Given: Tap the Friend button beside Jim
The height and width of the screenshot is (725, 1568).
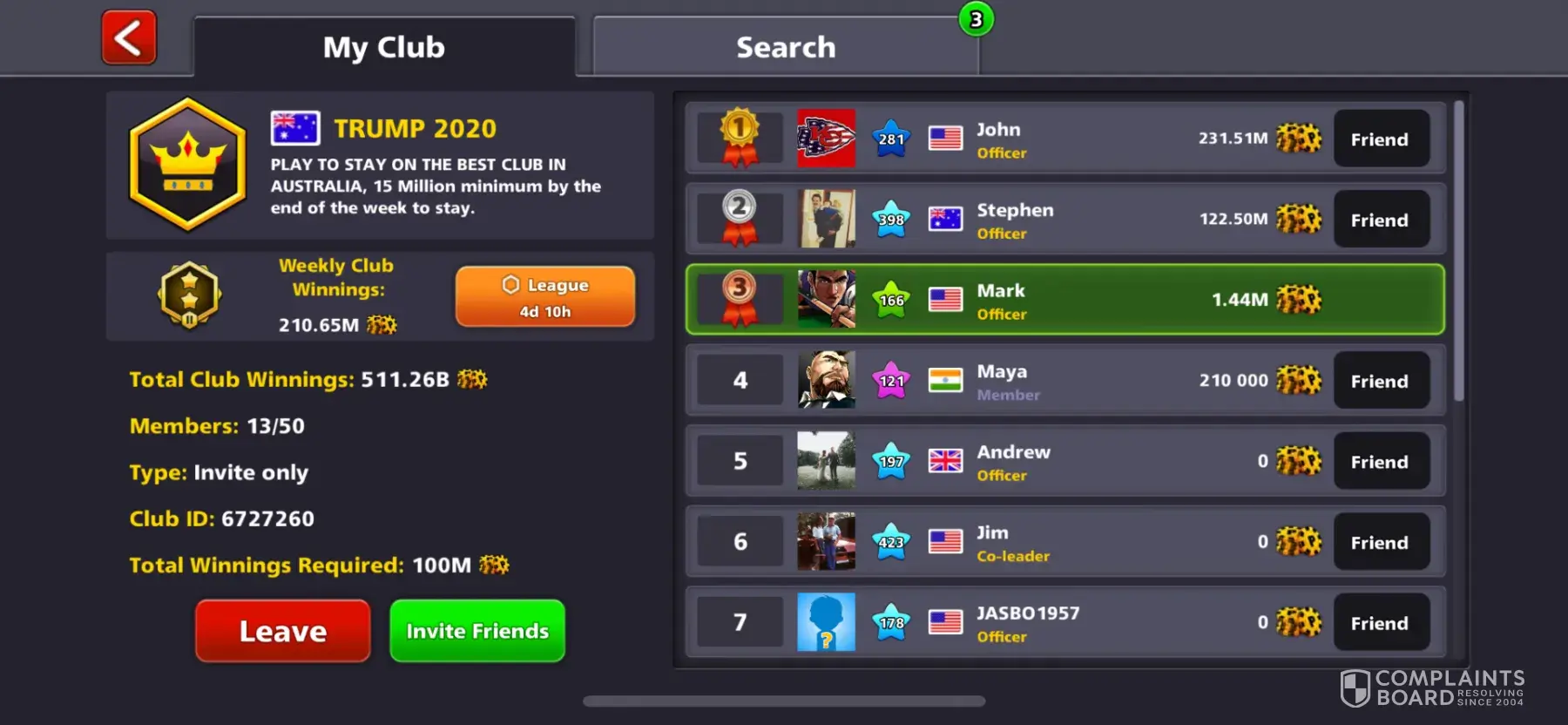Looking at the screenshot, I should [1380, 543].
